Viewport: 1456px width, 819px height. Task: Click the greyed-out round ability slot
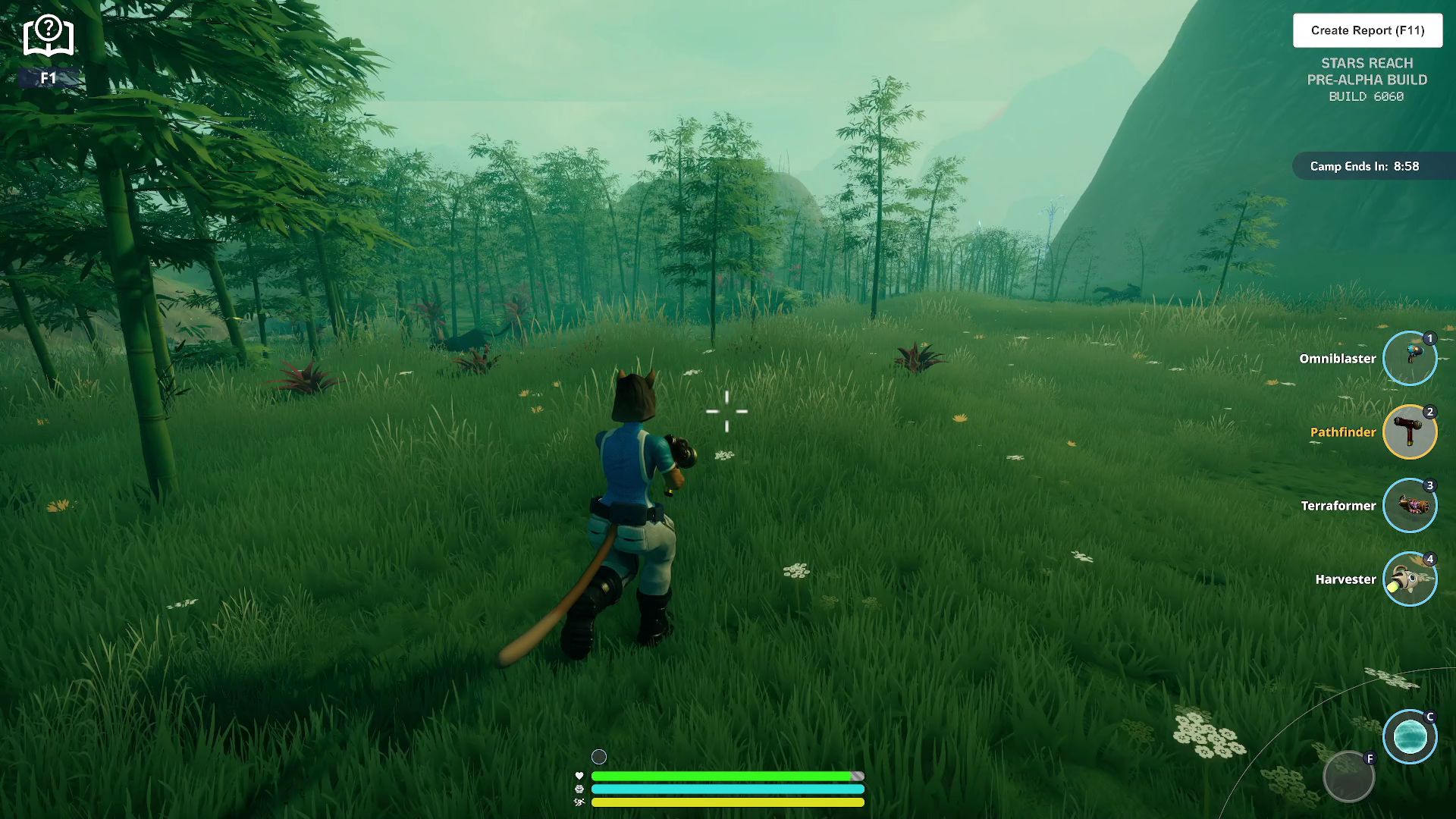tap(1348, 777)
